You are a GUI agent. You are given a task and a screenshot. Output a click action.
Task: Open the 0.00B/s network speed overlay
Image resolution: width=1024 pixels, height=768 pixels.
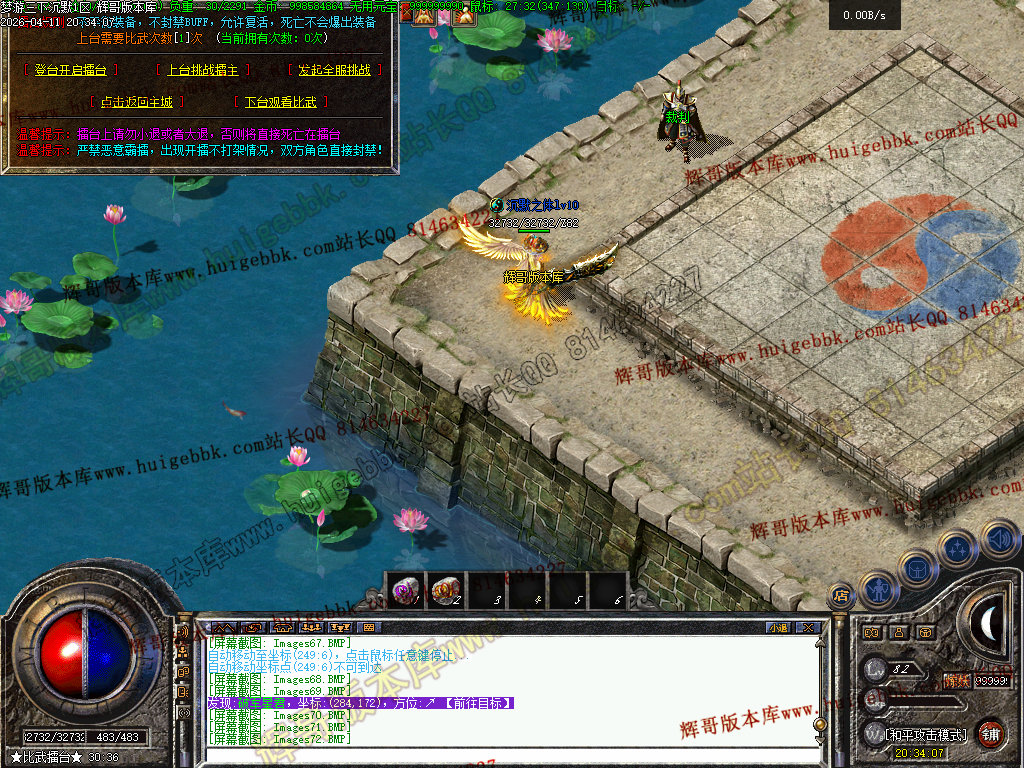coord(864,15)
